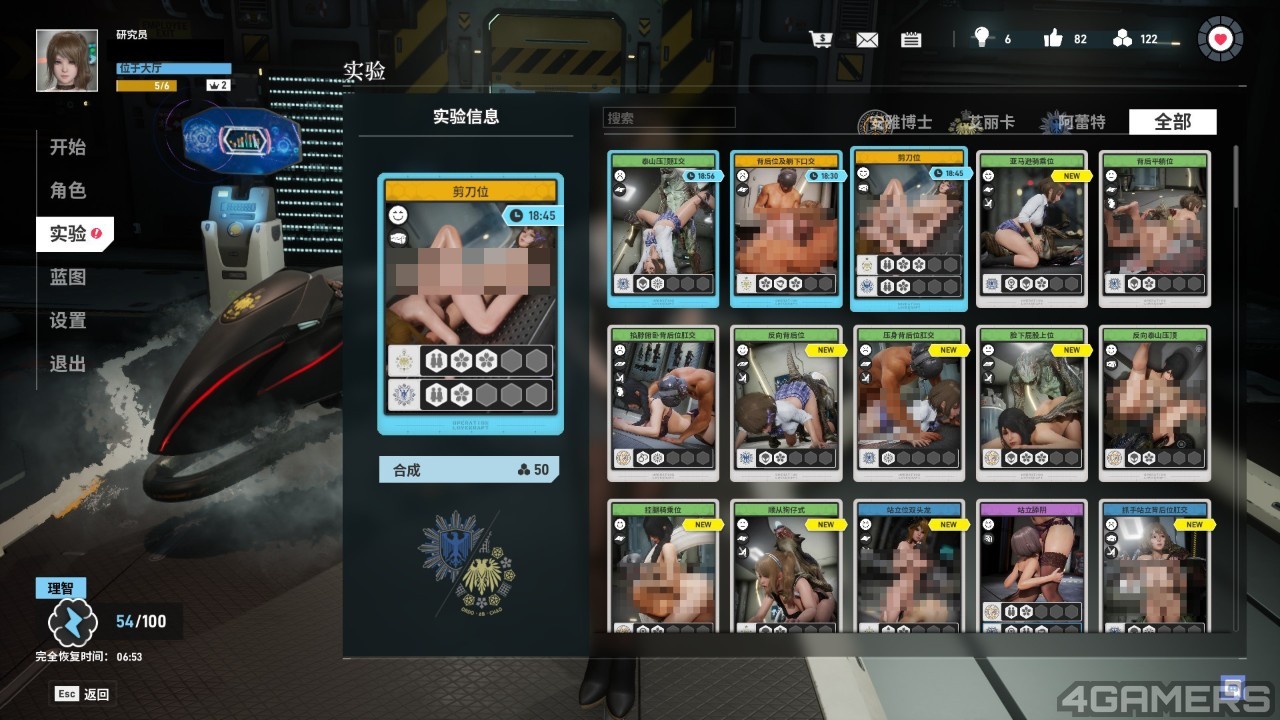Open the 蓝图 menu entry

coord(68,277)
